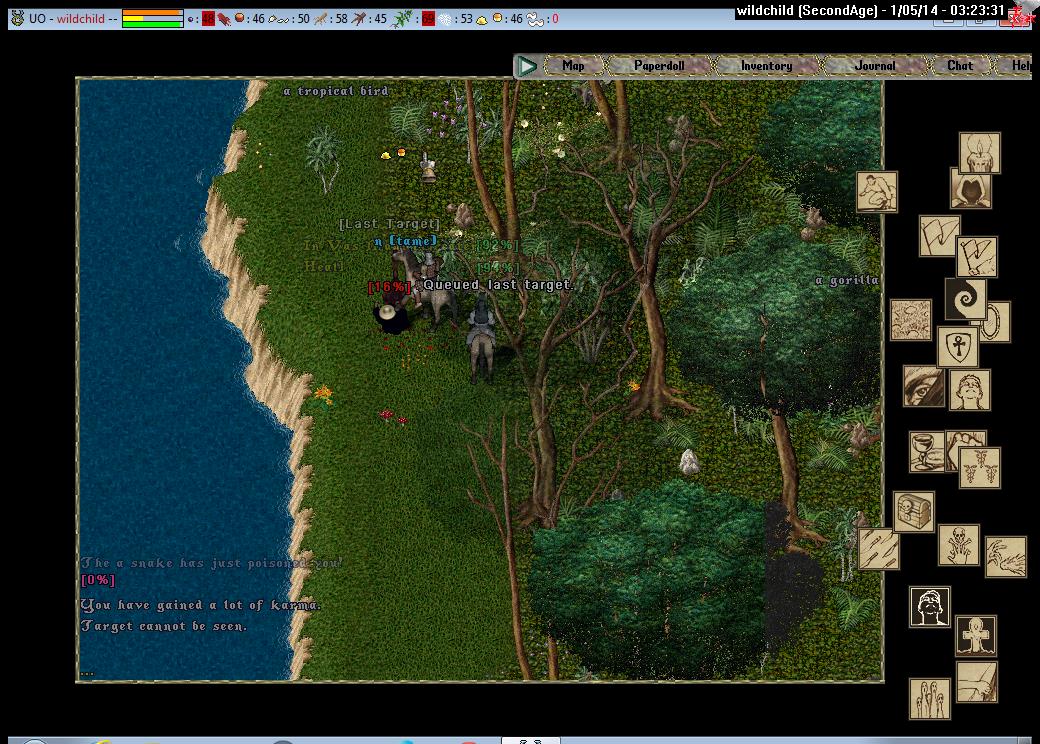Click the dragon and claw spell icon
The height and width of the screenshot is (744, 1040).
pos(1006,557)
